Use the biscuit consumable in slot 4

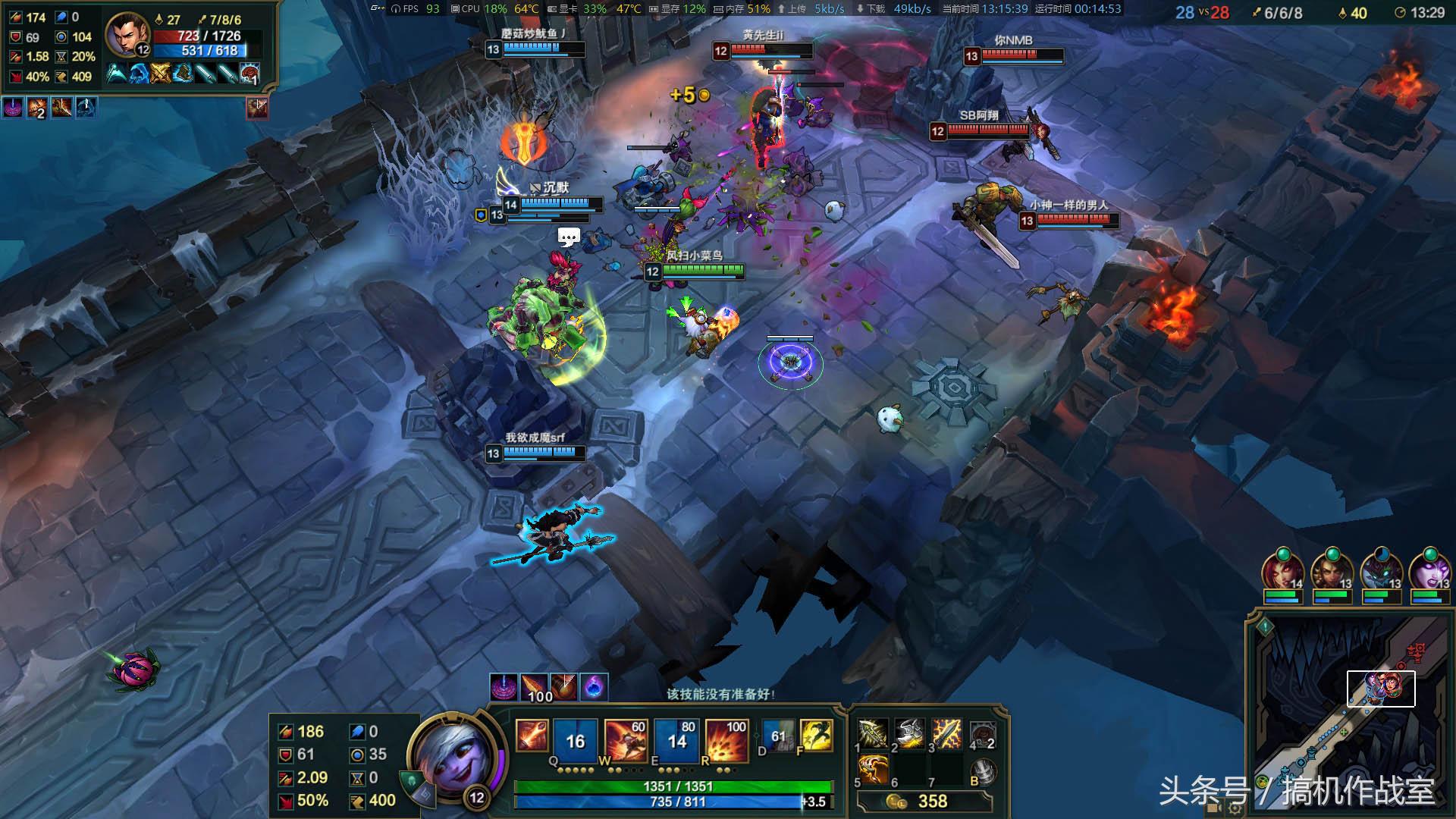[x=982, y=734]
